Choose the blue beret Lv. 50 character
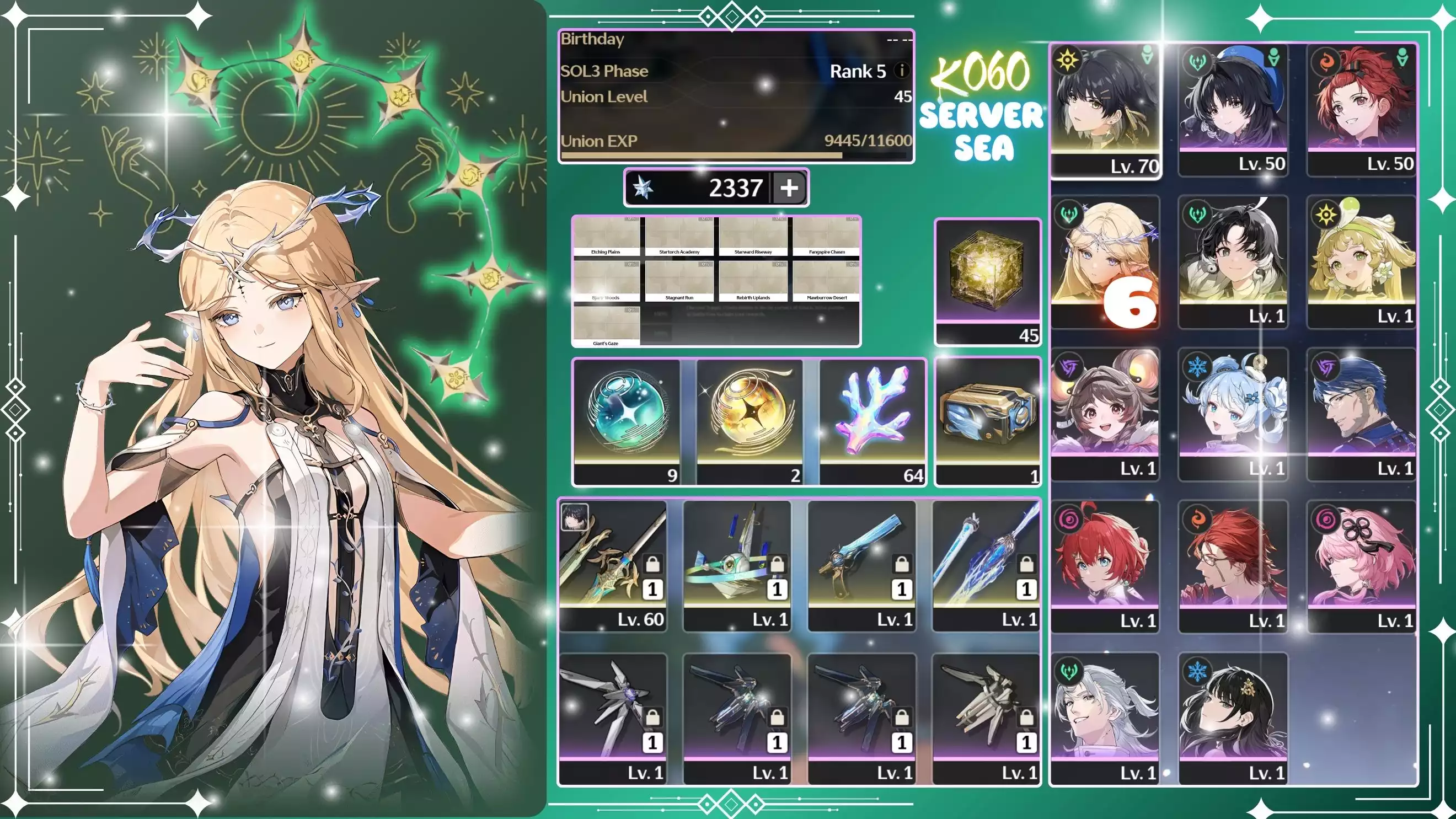 [1233, 110]
